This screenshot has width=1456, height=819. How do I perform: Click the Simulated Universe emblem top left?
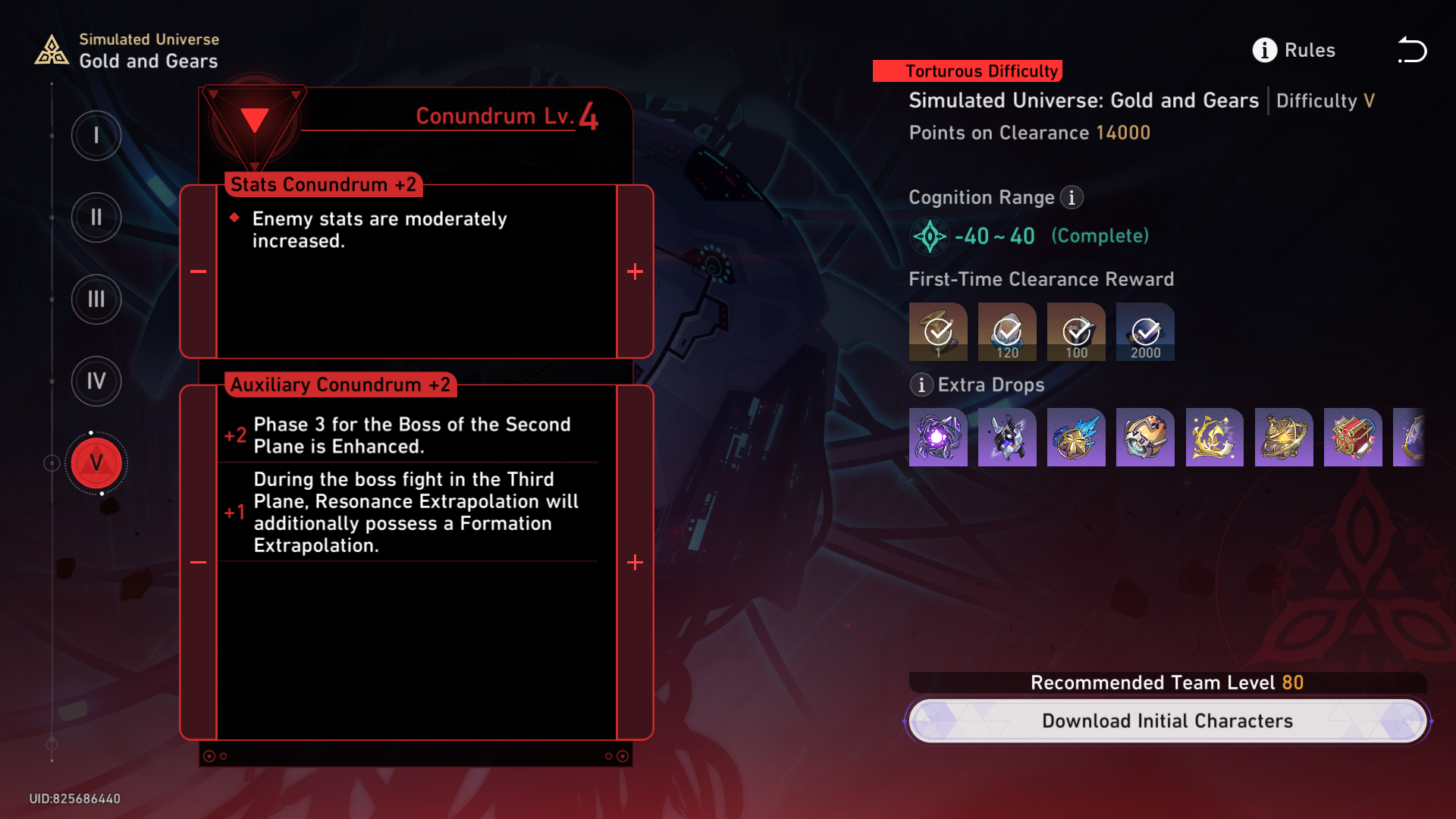click(x=51, y=49)
